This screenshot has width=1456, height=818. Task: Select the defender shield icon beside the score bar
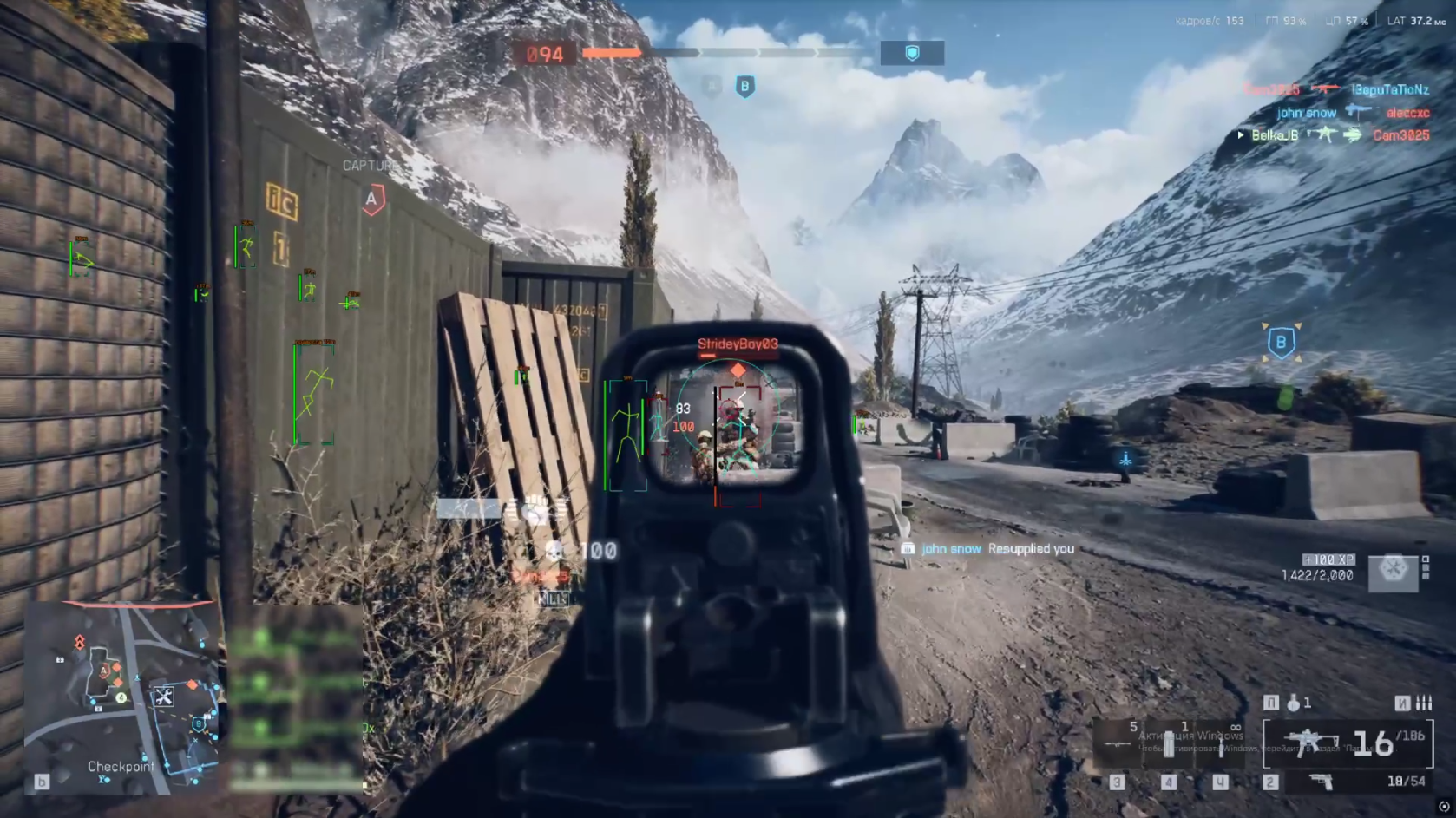(x=912, y=54)
